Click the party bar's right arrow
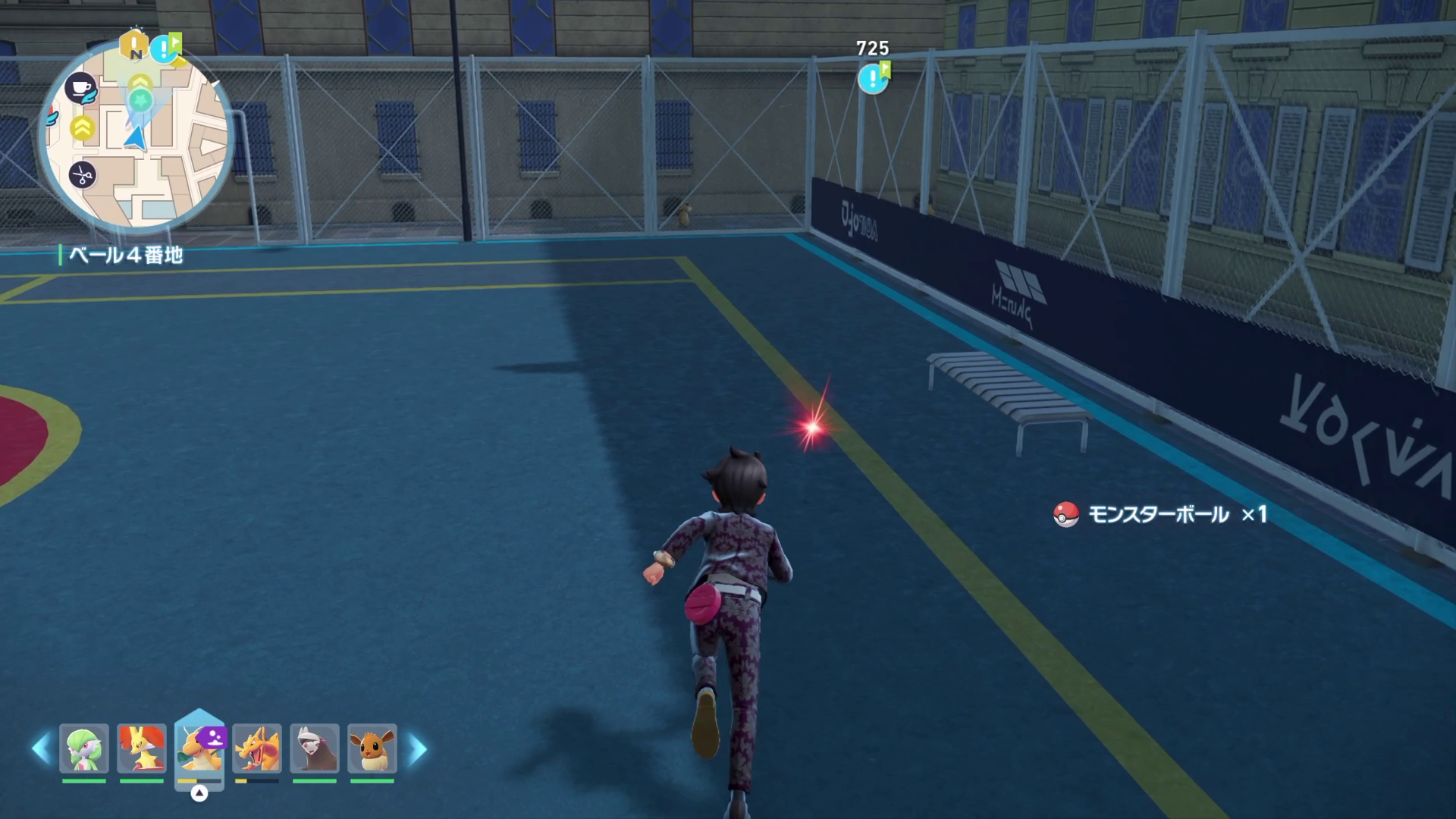The width and height of the screenshot is (1456, 819). pos(417,749)
